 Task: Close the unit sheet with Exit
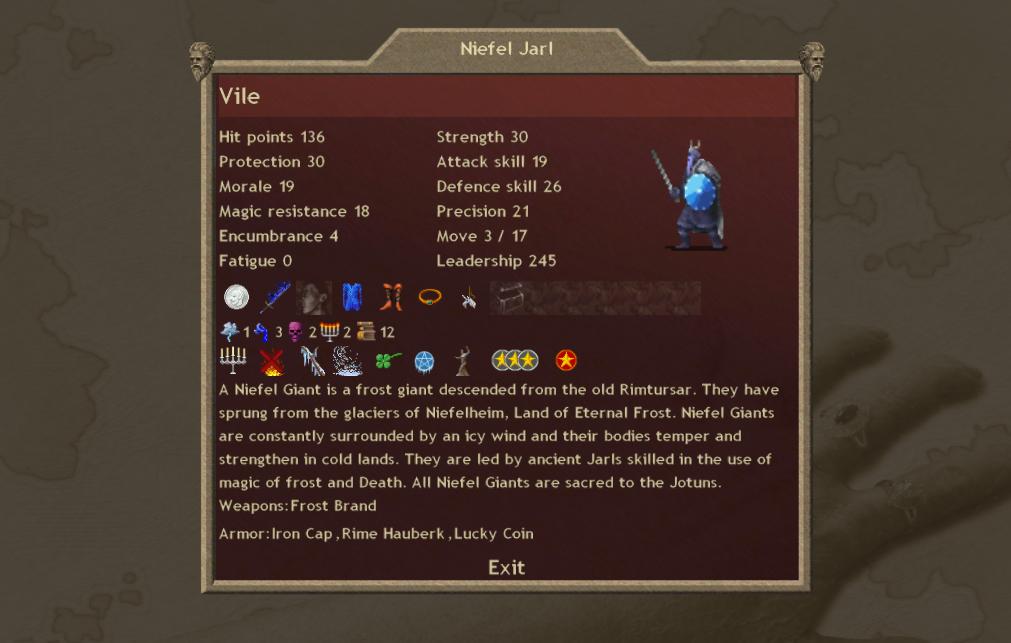click(x=506, y=567)
